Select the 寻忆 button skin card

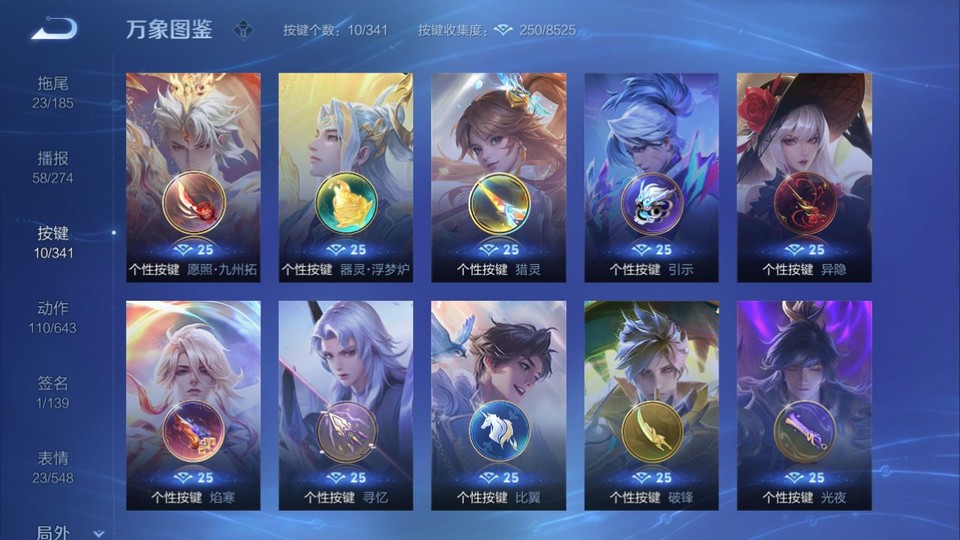(346, 405)
